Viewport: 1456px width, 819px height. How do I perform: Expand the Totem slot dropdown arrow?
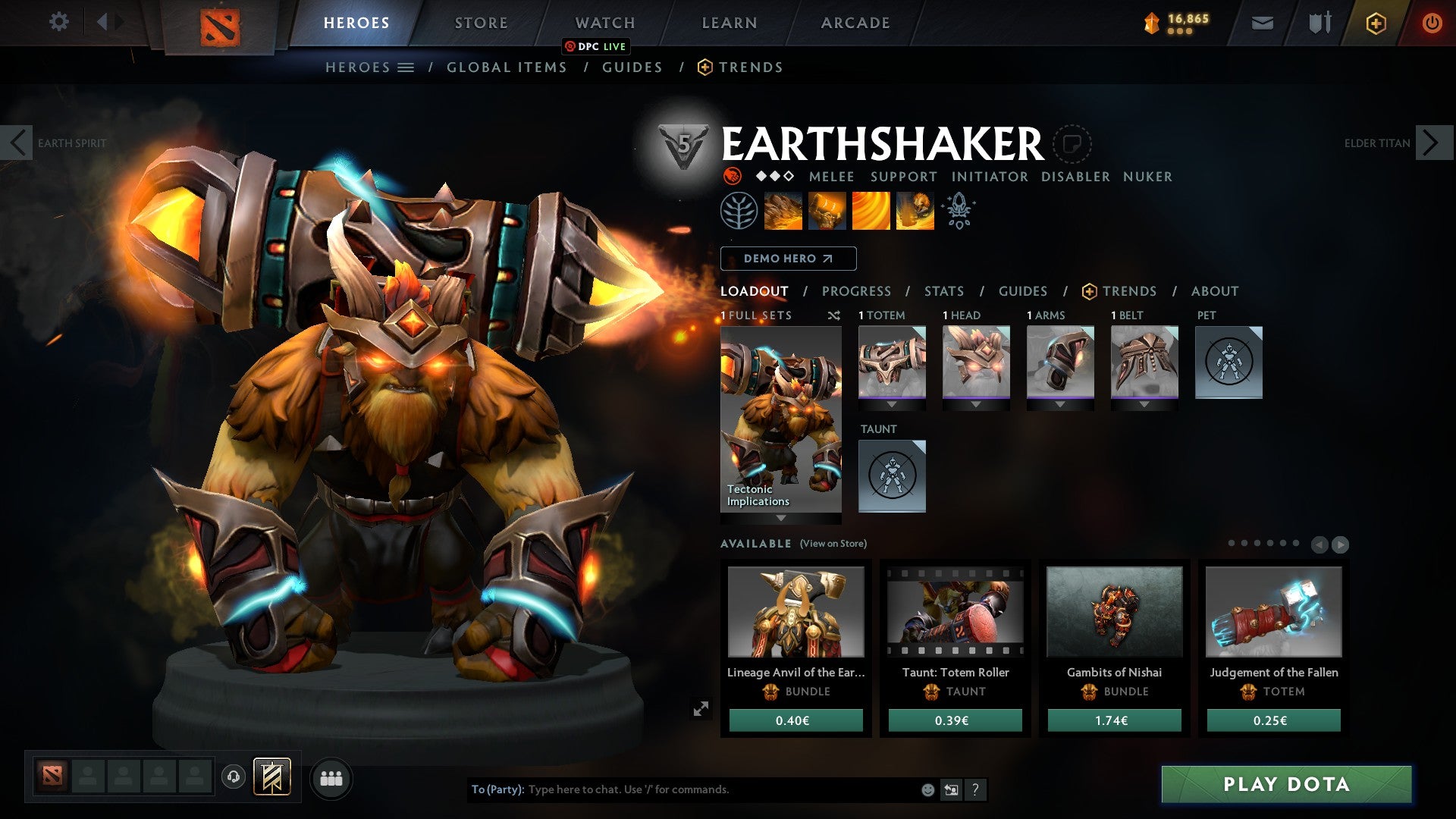(x=892, y=404)
